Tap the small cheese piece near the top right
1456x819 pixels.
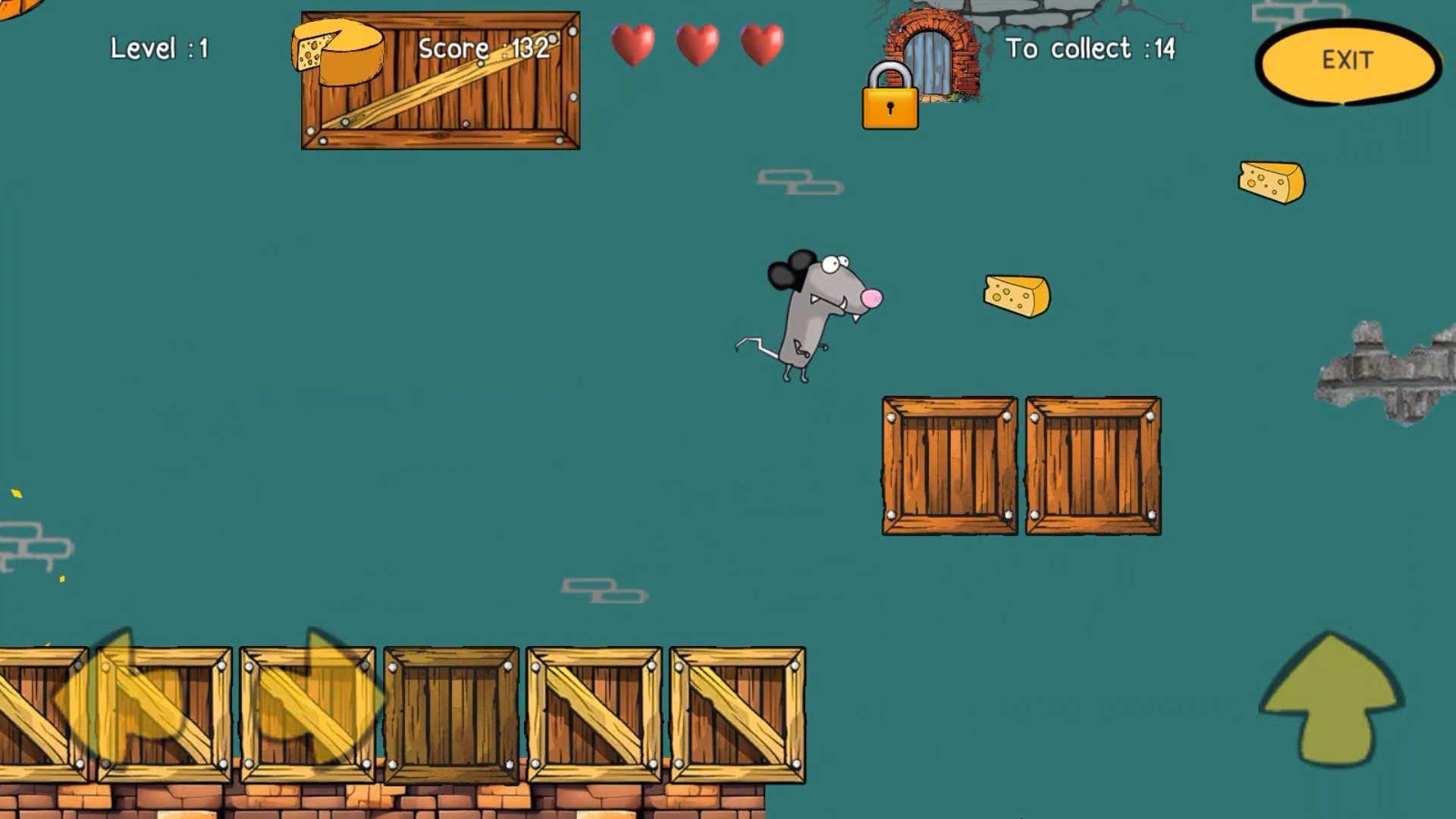tap(1272, 180)
